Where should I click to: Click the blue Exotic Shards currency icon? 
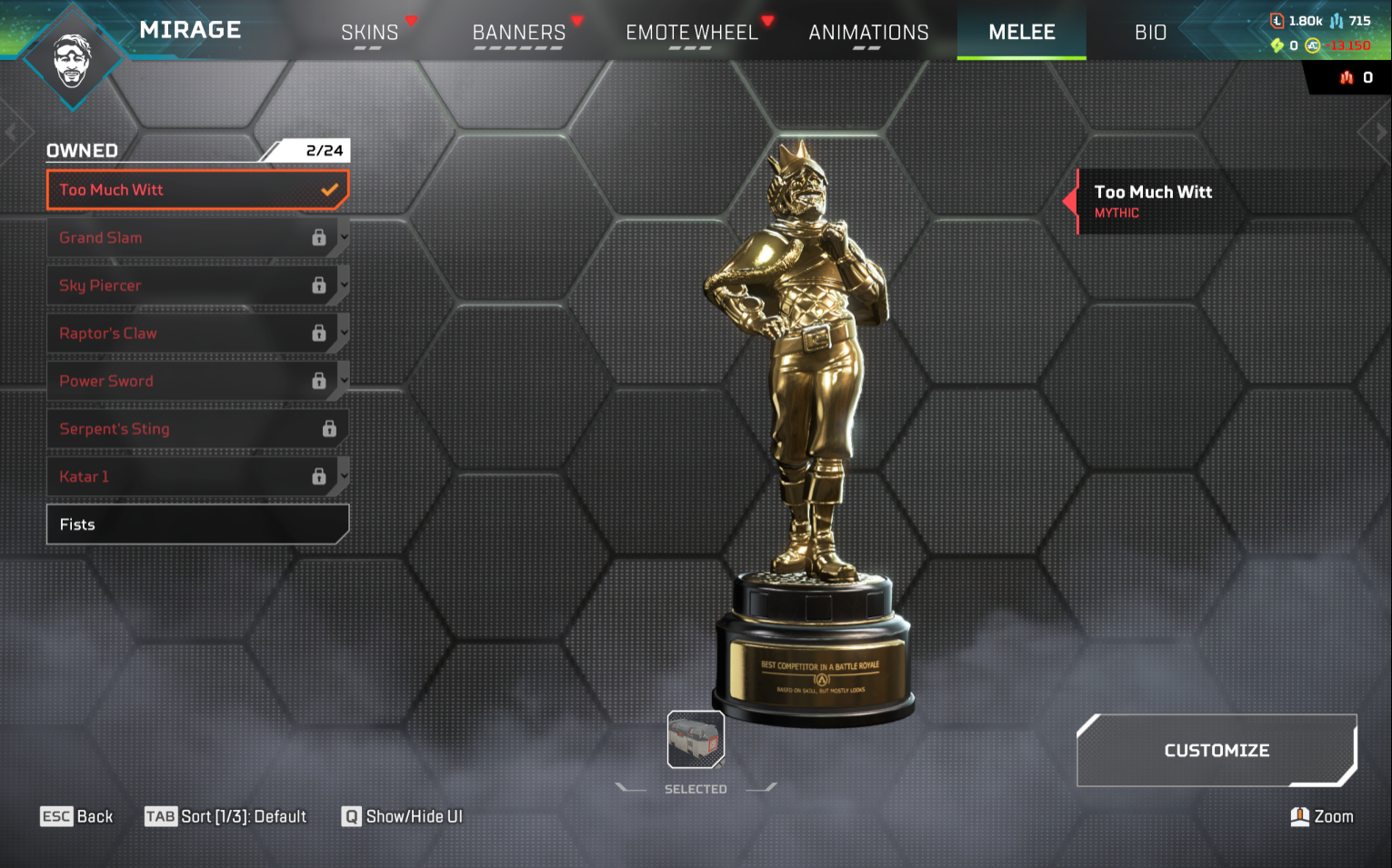click(1337, 21)
